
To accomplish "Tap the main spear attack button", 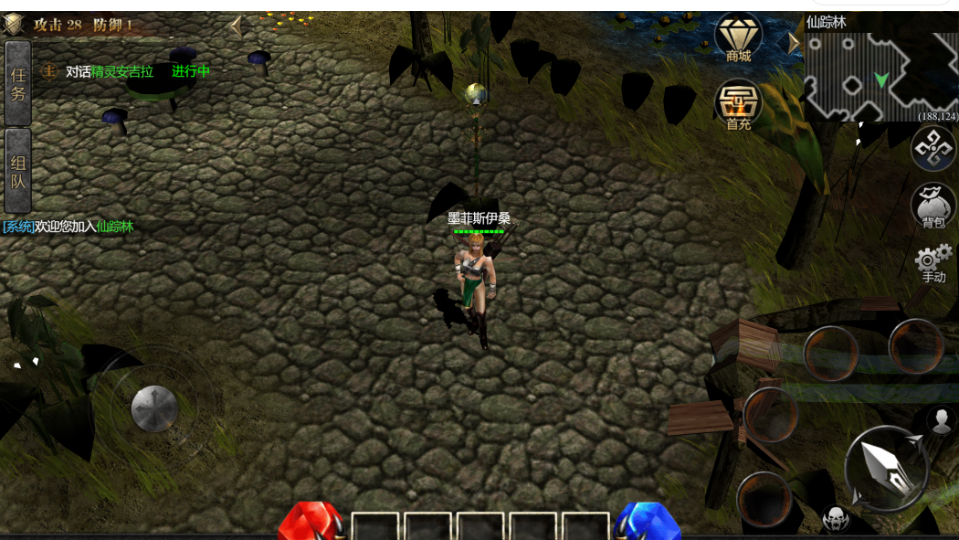I will click(x=886, y=465).
